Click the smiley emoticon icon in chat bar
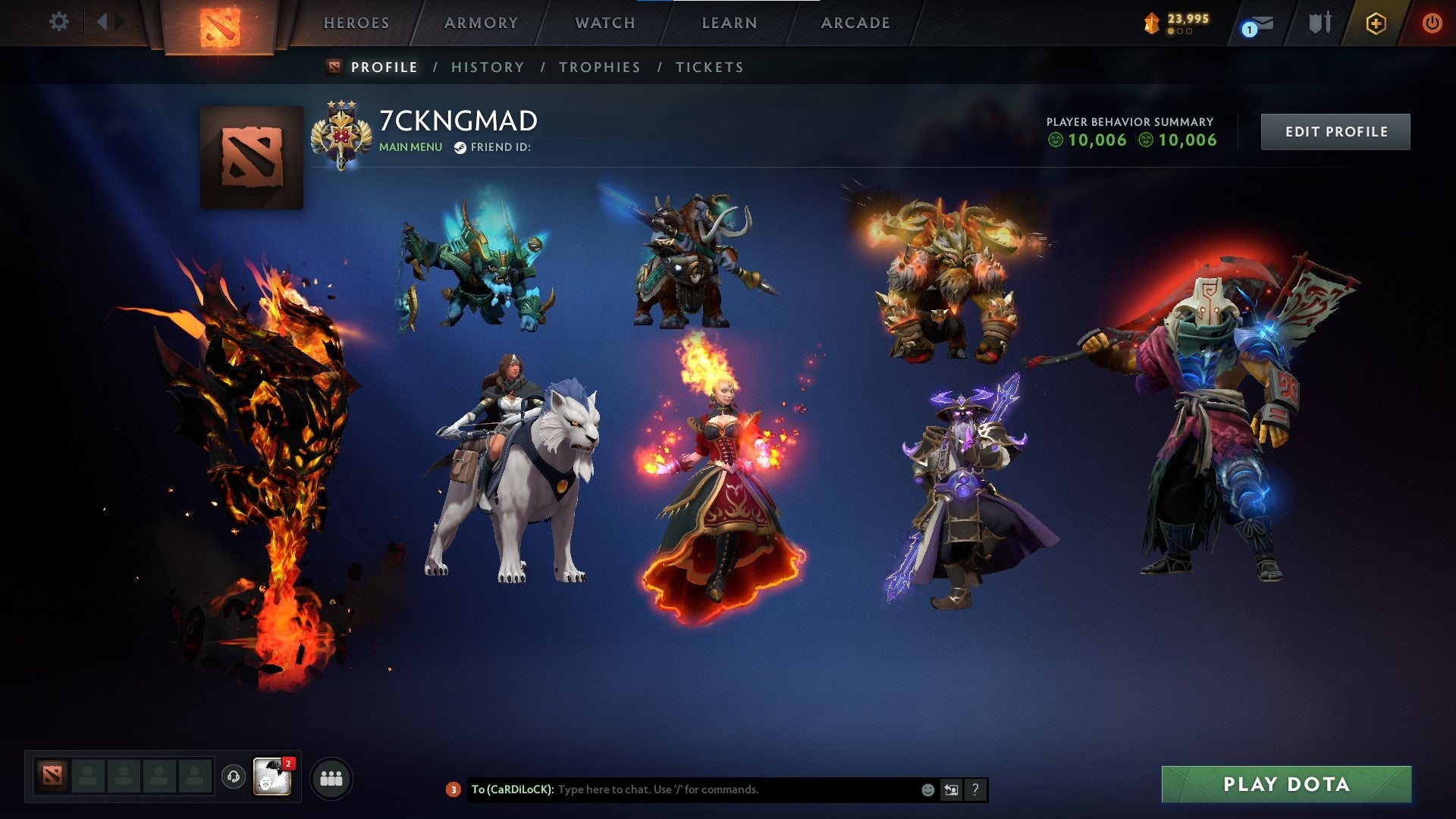The width and height of the screenshot is (1456, 819). (927, 789)
